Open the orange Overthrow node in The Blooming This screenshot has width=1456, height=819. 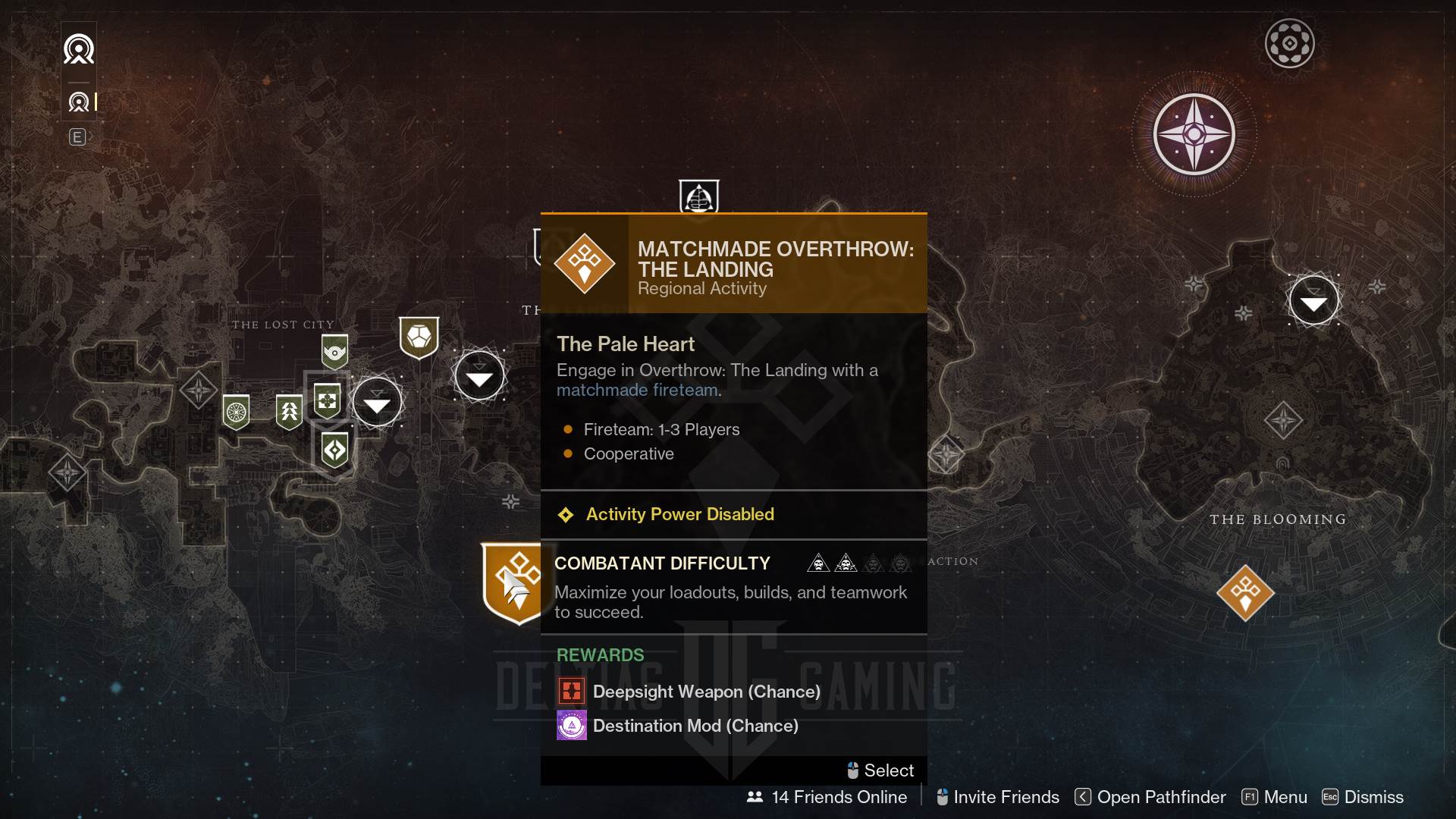point(1245,591)
